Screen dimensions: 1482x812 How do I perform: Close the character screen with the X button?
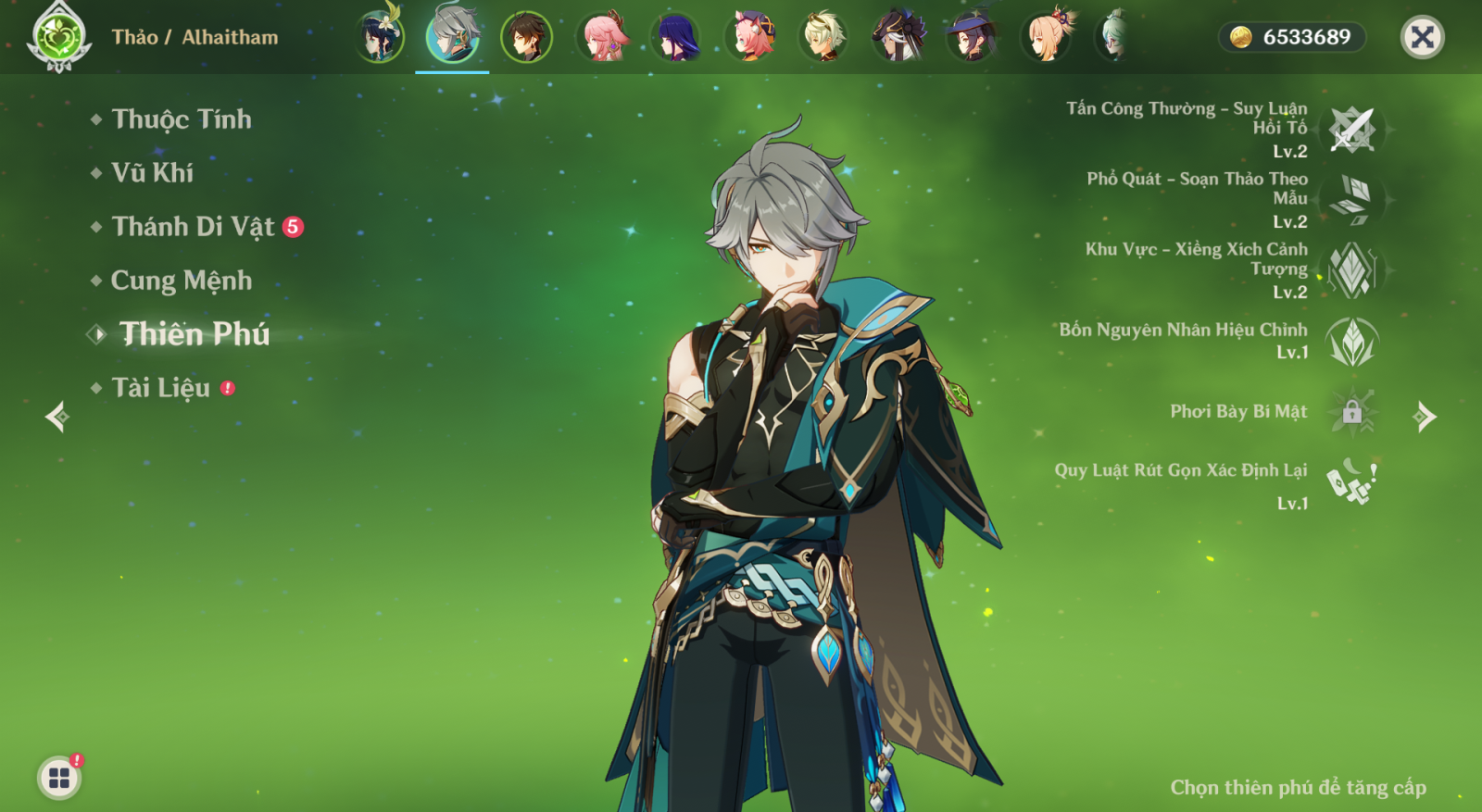point(1422,37)
